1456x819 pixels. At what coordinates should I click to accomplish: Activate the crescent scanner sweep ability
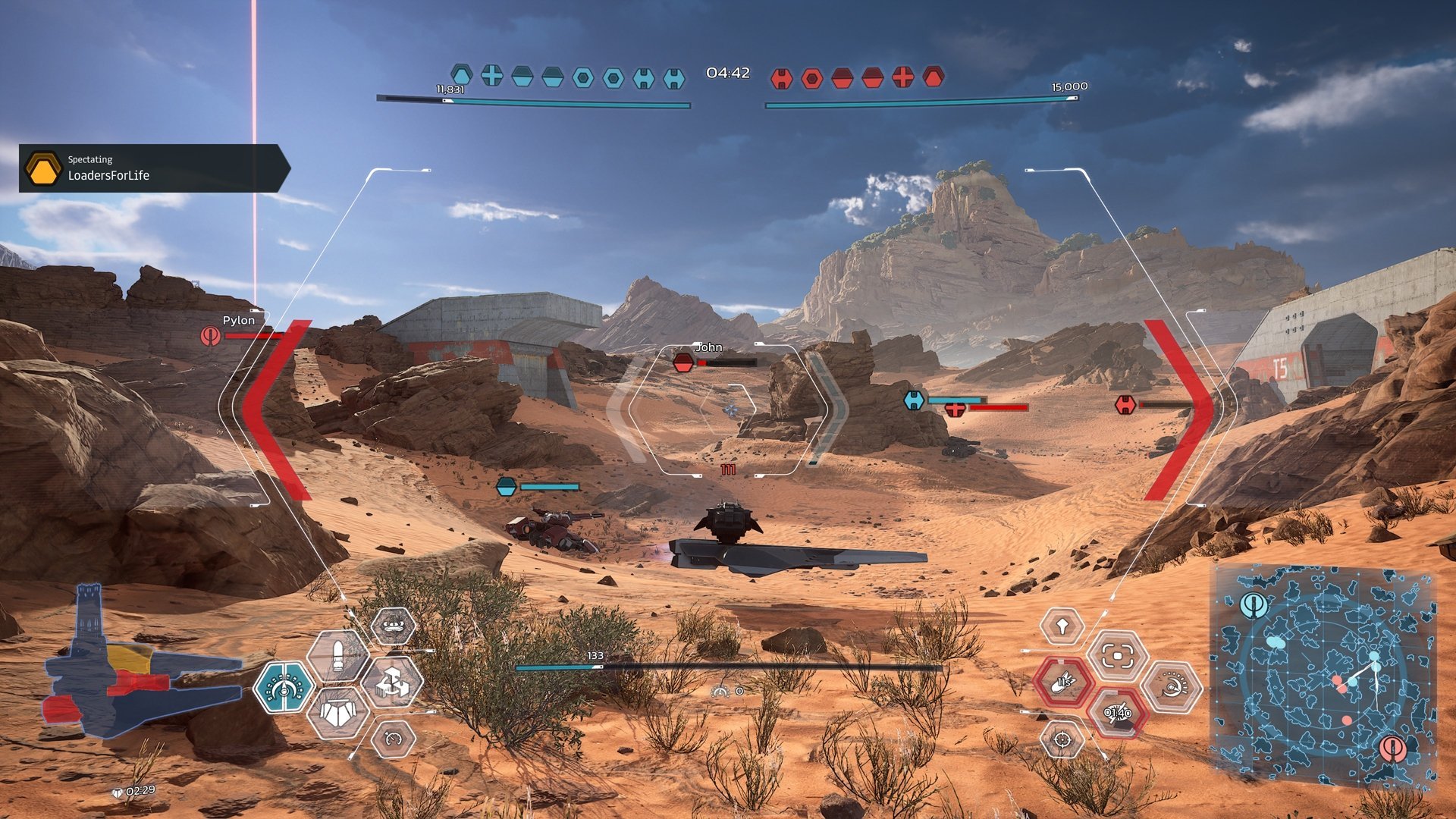point(1172,687)
